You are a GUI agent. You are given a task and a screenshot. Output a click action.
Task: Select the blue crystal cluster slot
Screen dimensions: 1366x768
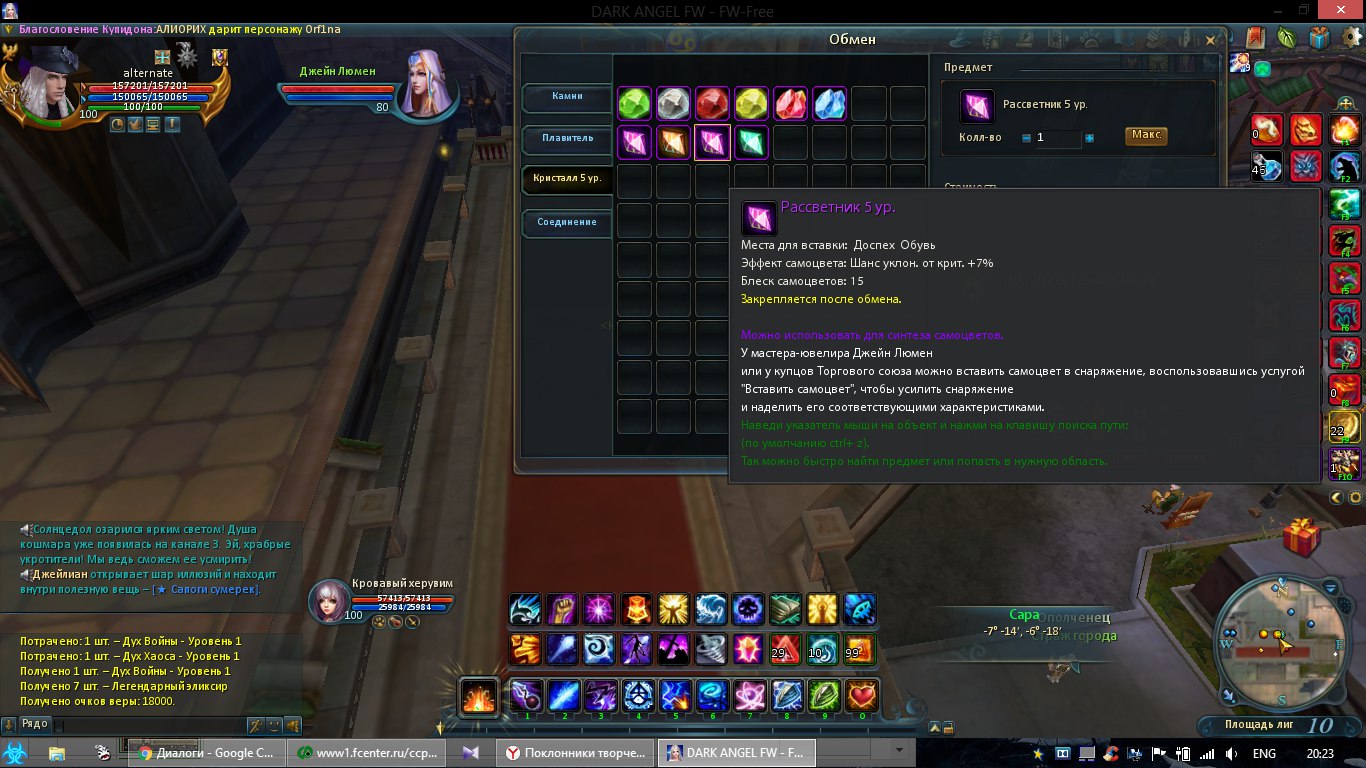tap(829, 103)
